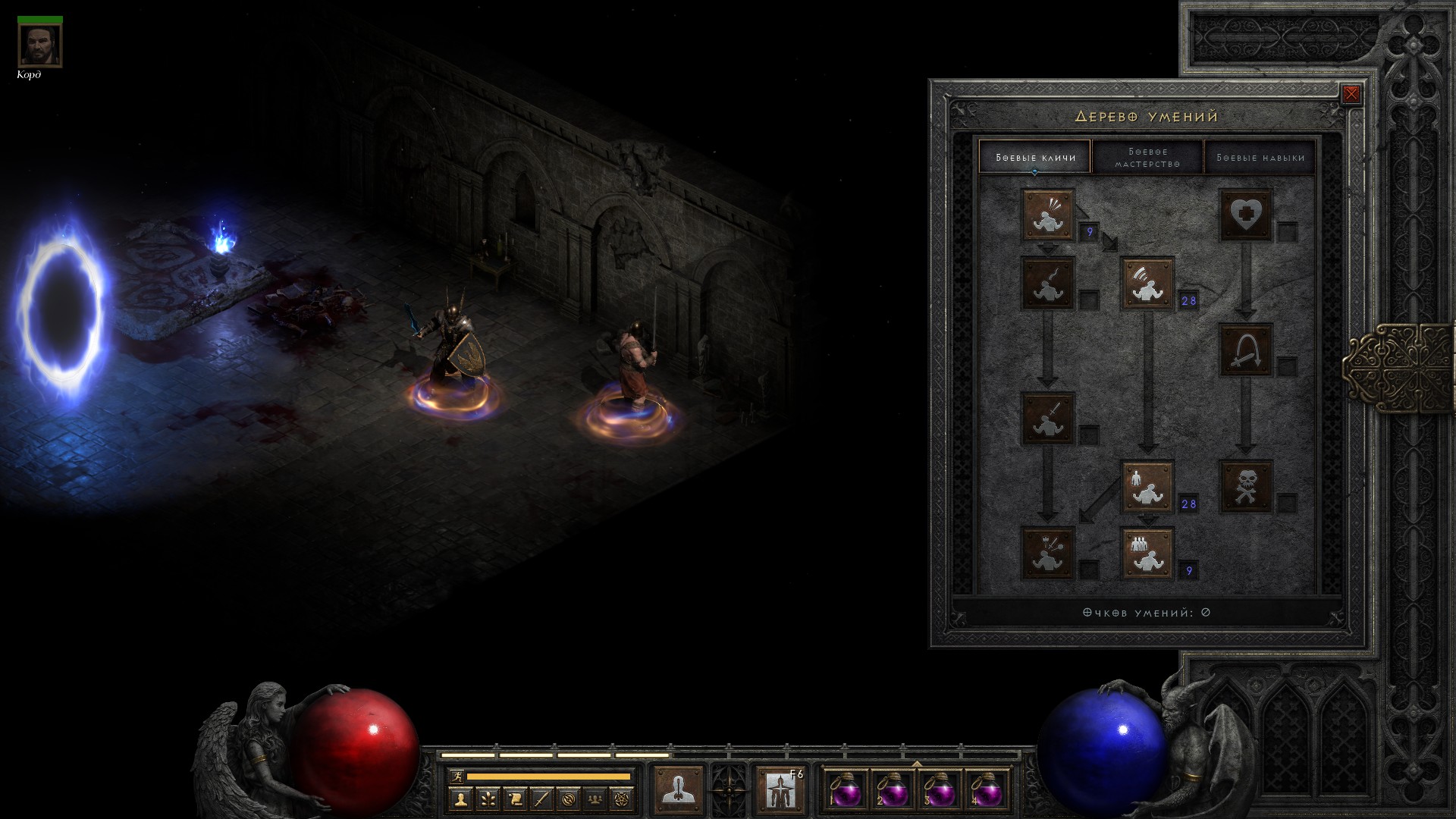Use the purple potion in belt slot 1
The width and height of the screenshot is (1456, 819).
tap(846, 792)
